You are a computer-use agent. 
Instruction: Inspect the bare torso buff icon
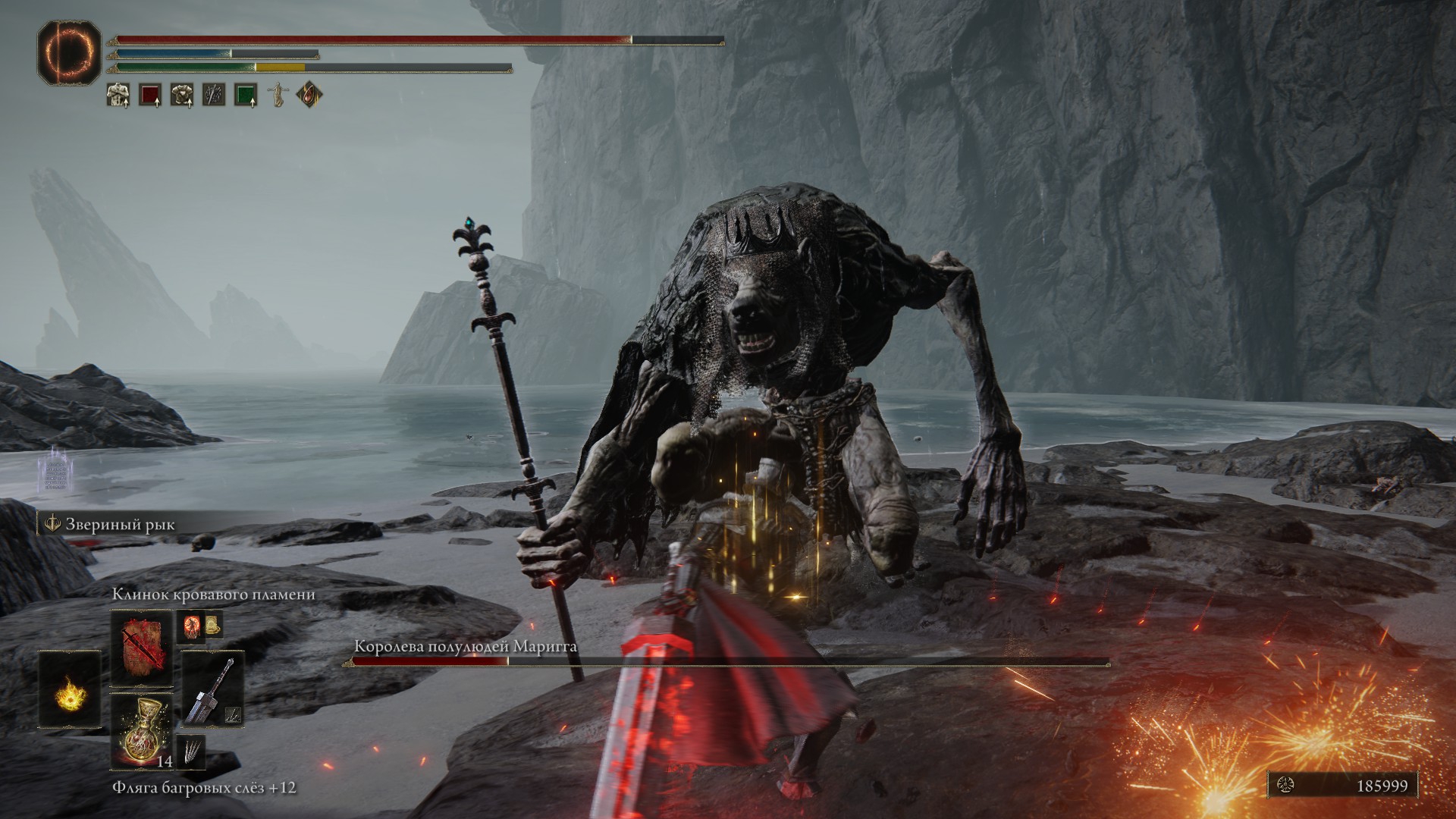(x=118, y=95)
